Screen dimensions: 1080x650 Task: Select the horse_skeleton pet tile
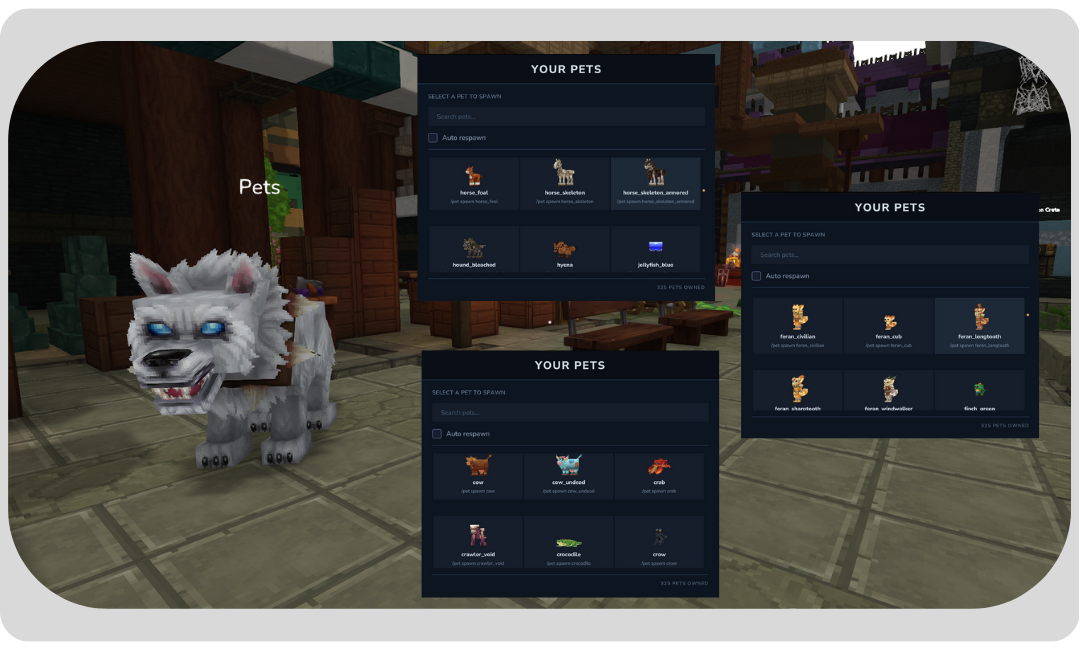[x=565, y=183]
